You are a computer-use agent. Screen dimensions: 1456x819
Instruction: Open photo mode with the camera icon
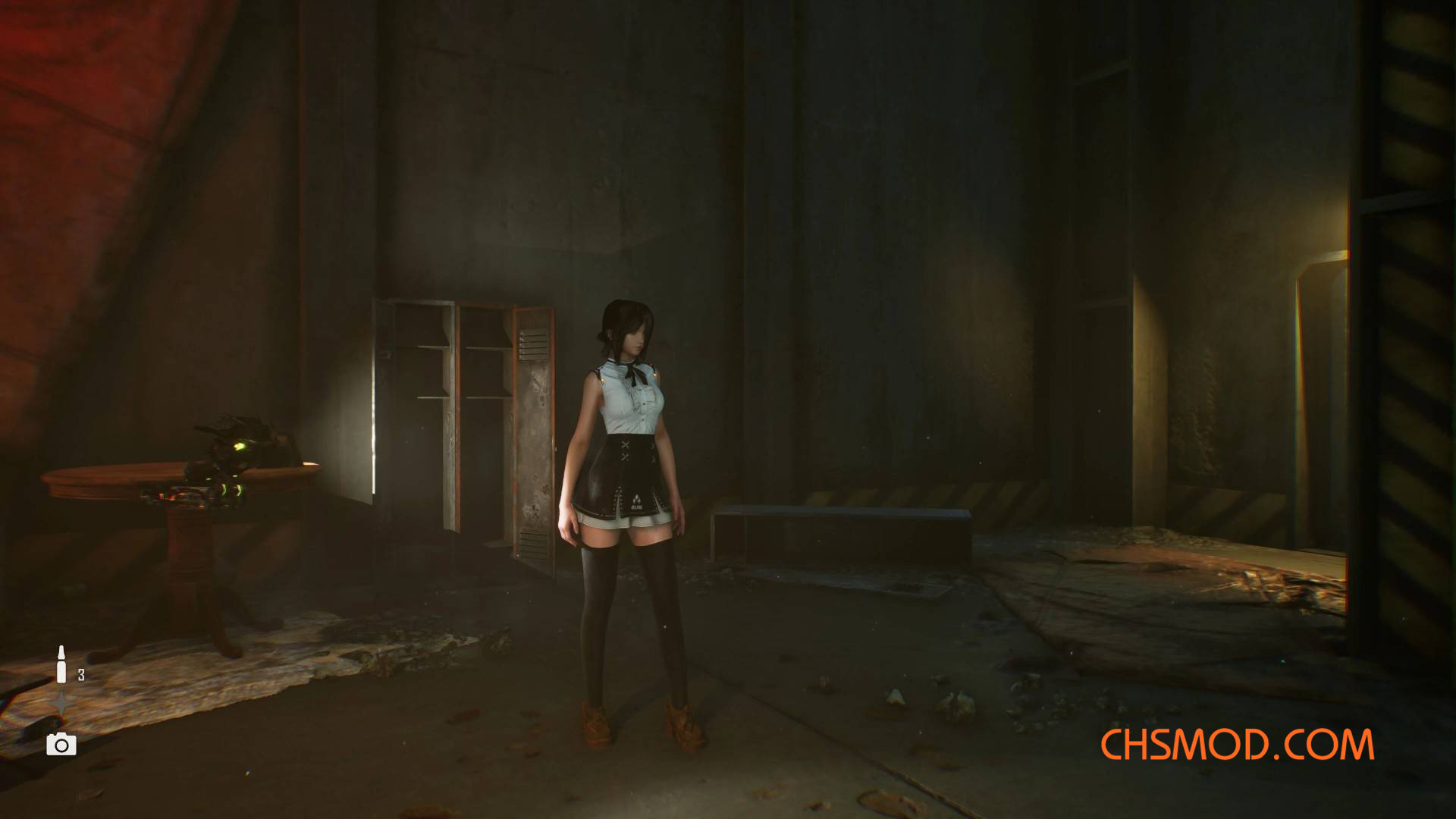[x=61, y=745]
